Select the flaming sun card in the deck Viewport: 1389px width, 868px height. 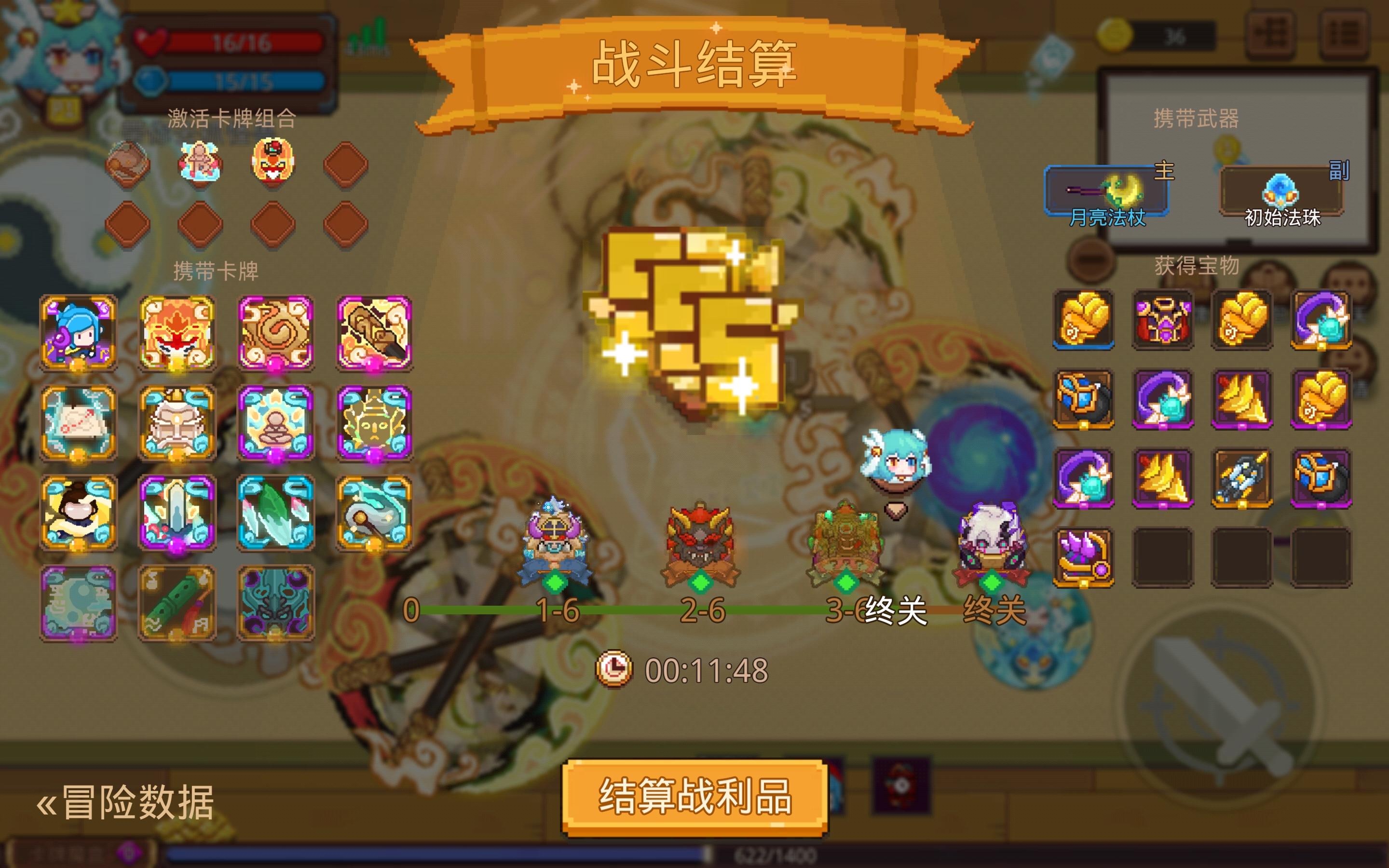[178, 333]
